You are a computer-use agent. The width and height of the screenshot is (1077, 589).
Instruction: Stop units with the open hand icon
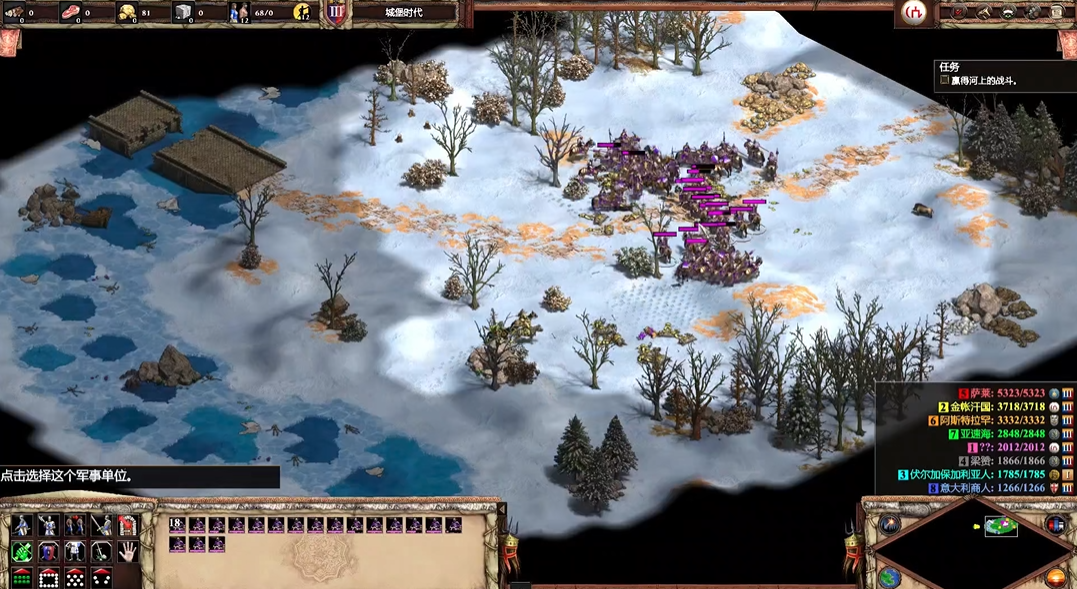[127, 552]
